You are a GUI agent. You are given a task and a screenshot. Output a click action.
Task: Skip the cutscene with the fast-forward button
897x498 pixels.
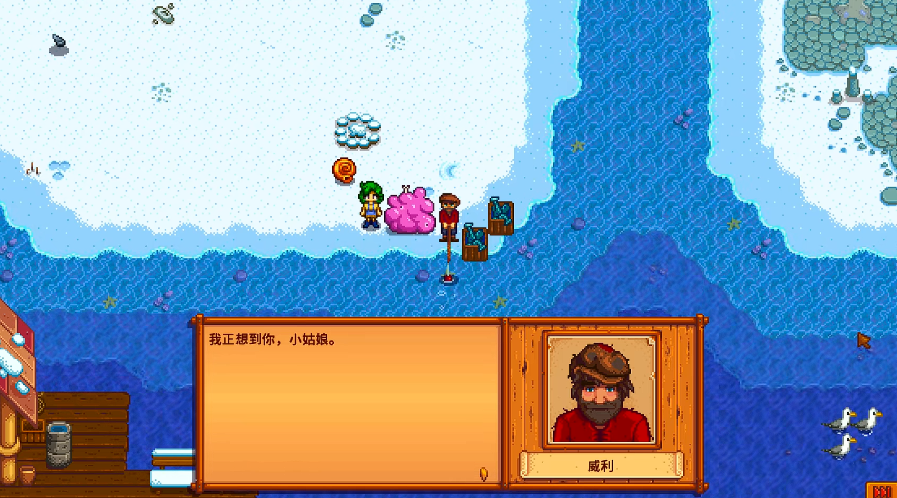click(883, 489)
